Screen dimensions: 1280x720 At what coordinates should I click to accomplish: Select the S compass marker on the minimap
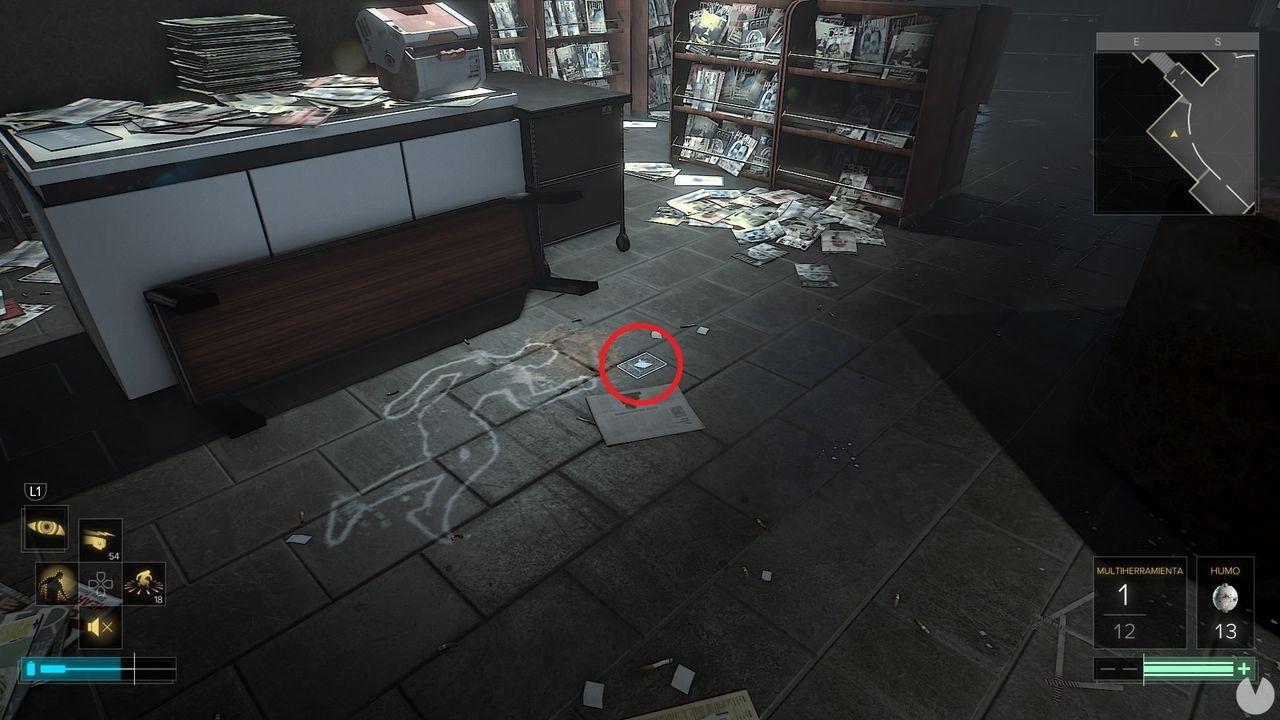click(1216, 42)
